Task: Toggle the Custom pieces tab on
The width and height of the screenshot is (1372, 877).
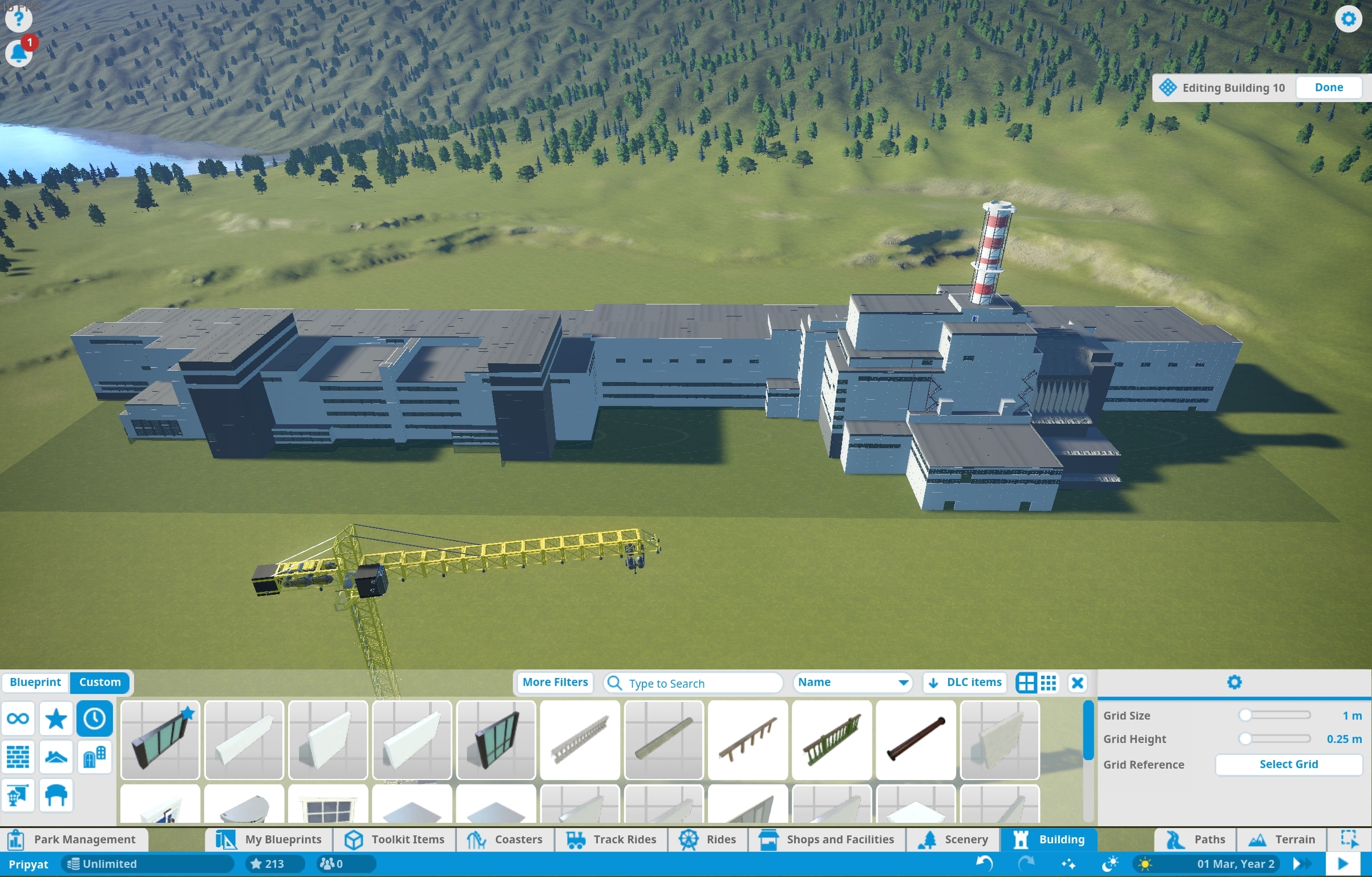Action: (100, 682)
